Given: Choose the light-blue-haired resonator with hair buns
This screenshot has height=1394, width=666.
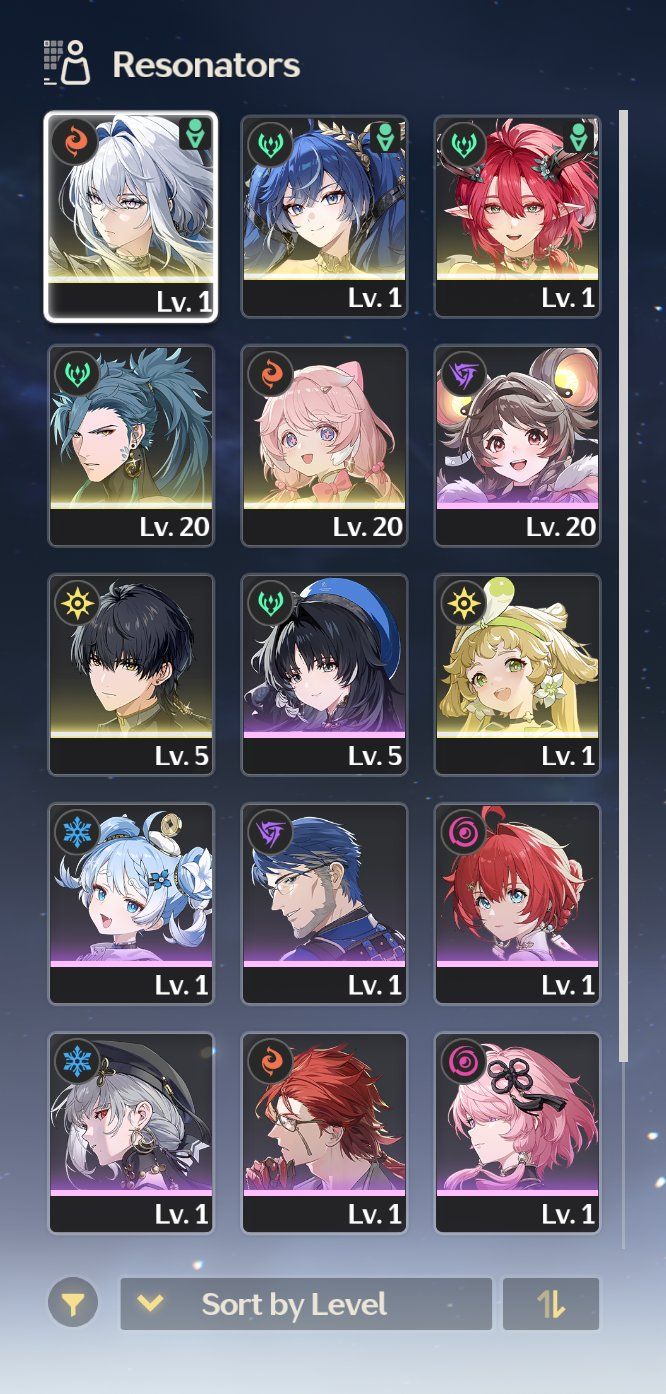Looking at the screenshot, I should pyautogui.click(x=131, y=903).
